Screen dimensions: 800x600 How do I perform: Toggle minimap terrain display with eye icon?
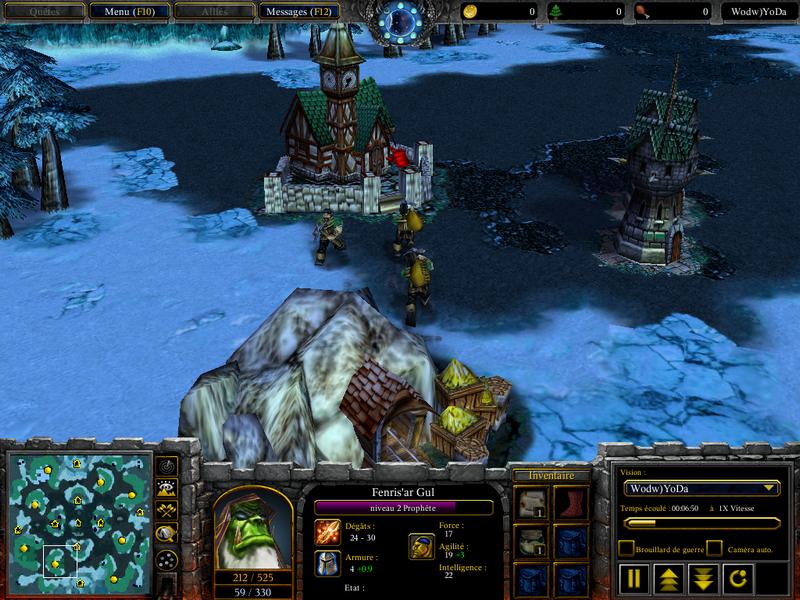click(x=167, y=489)
